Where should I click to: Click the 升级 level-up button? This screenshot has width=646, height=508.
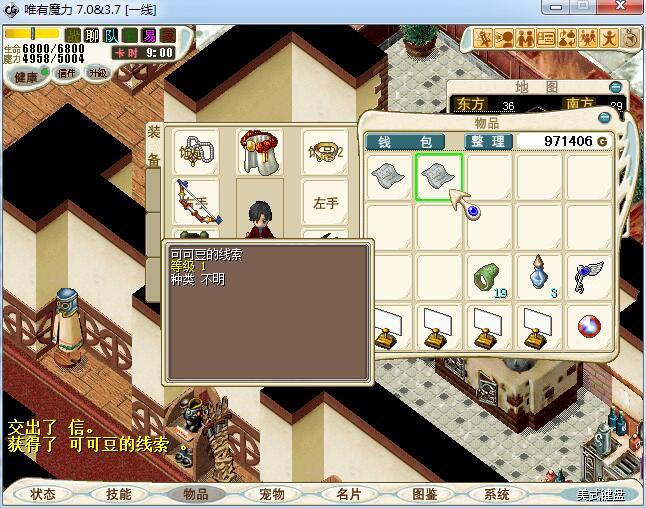[x=97, y=73]
